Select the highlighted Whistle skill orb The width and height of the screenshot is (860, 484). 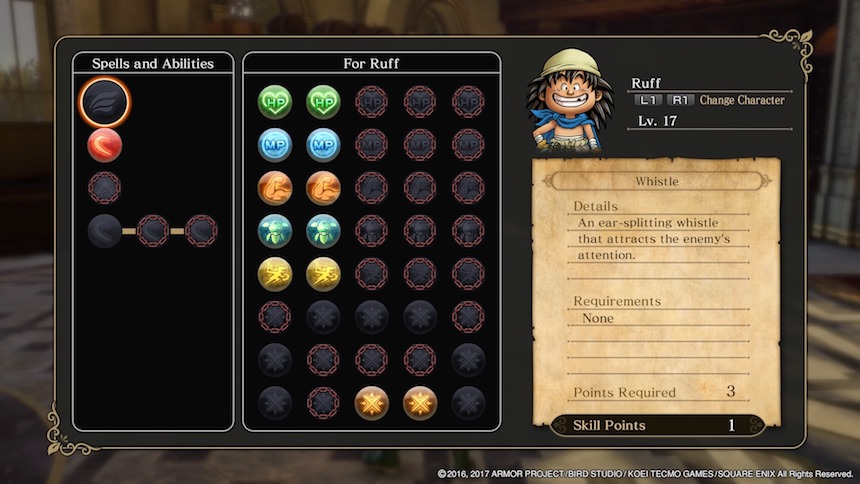[x=104, y=102]
